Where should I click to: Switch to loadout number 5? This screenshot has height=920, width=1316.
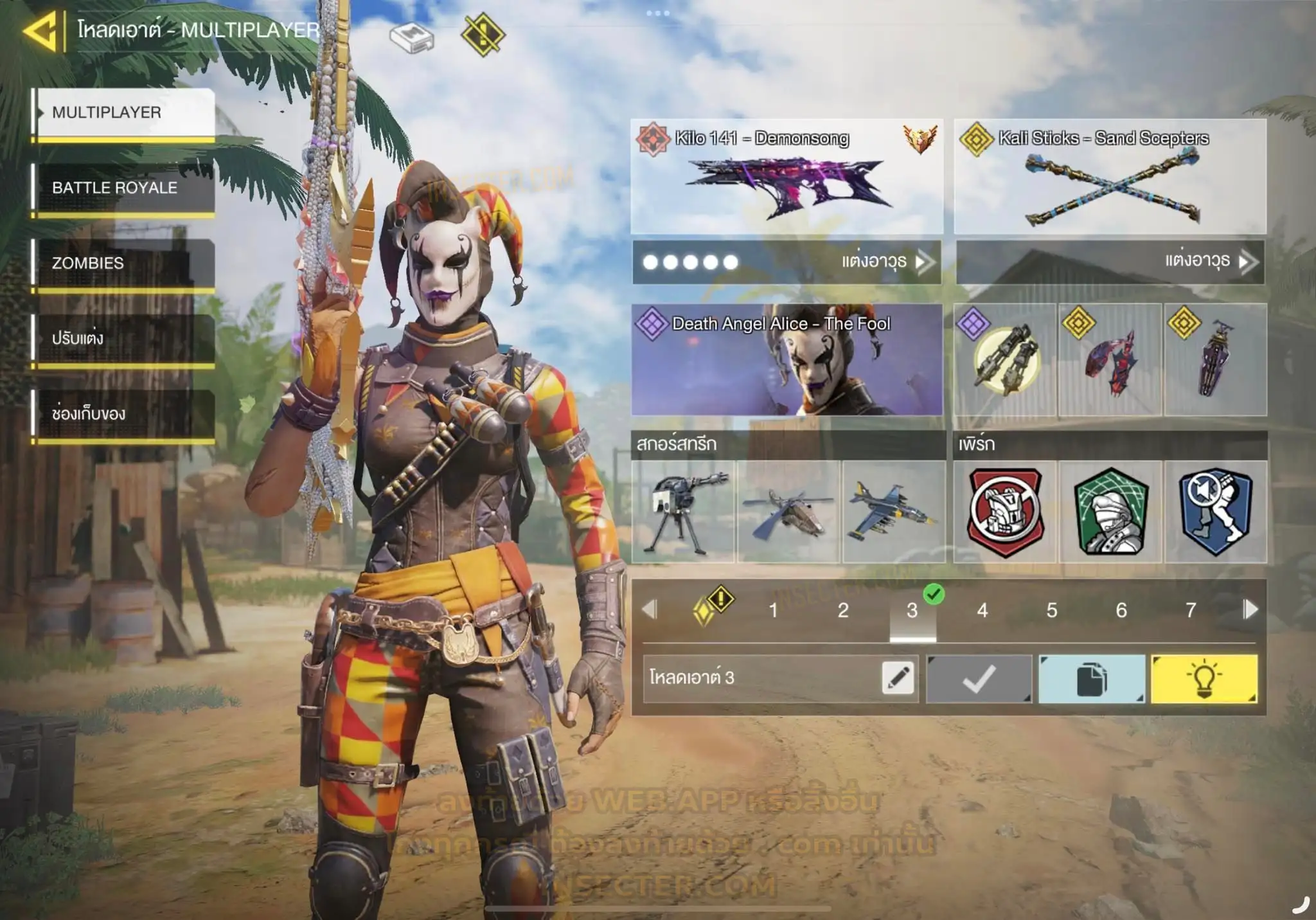1052,610
